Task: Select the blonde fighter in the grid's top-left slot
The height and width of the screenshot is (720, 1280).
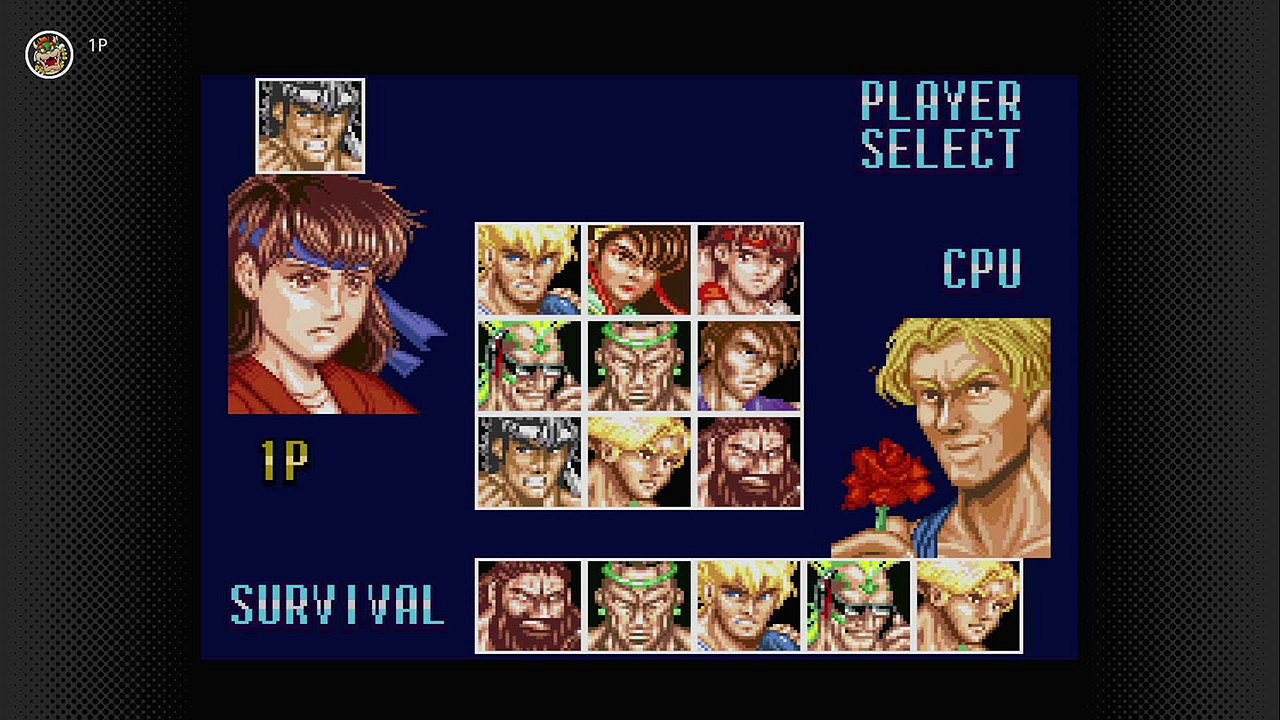Action: (x=527, y=270)
